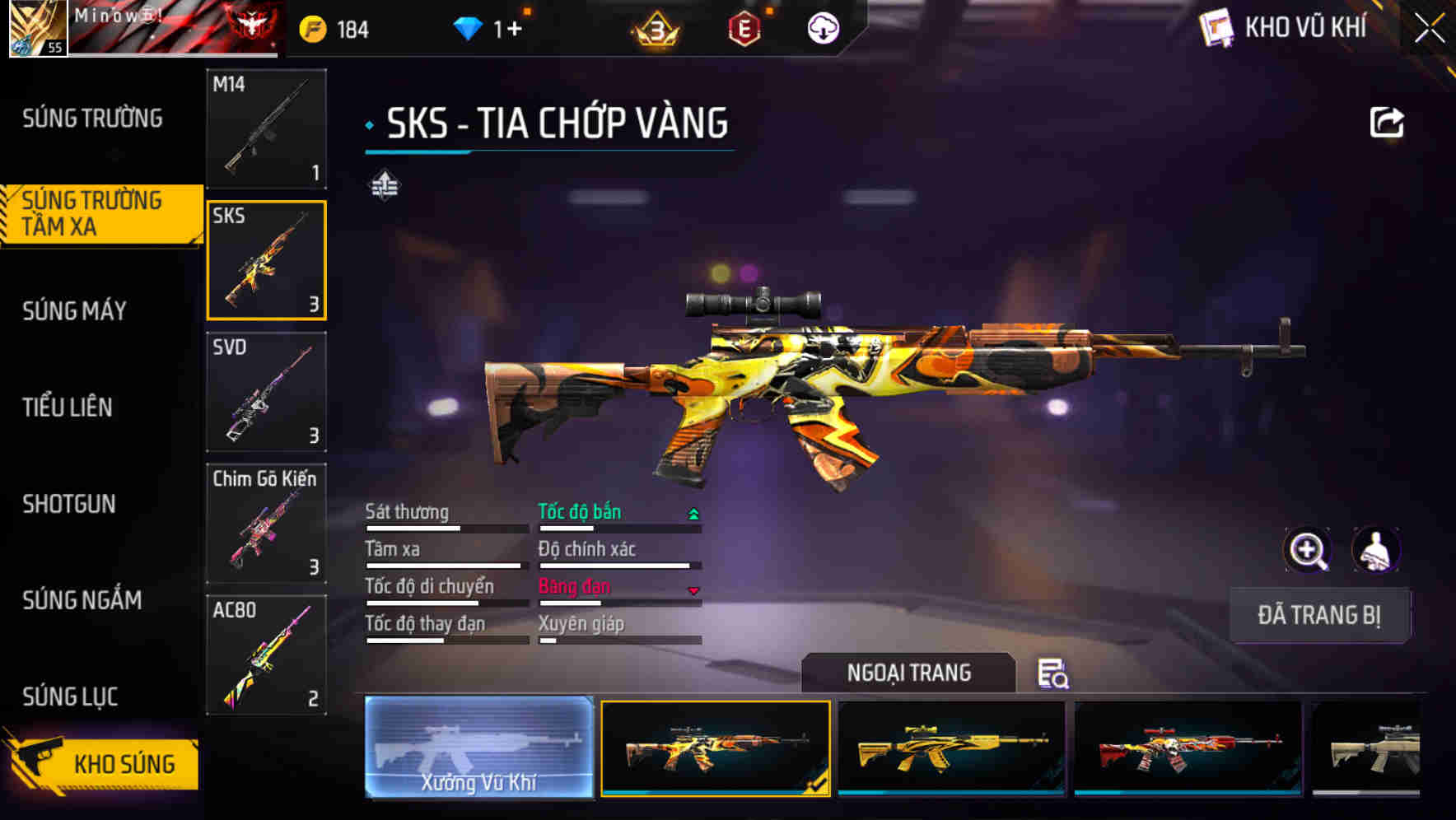This screenshot has width=1456, height=820.
Task: Switch to SÚNG TRƯỜNG category
Action: tap(92, 119)
